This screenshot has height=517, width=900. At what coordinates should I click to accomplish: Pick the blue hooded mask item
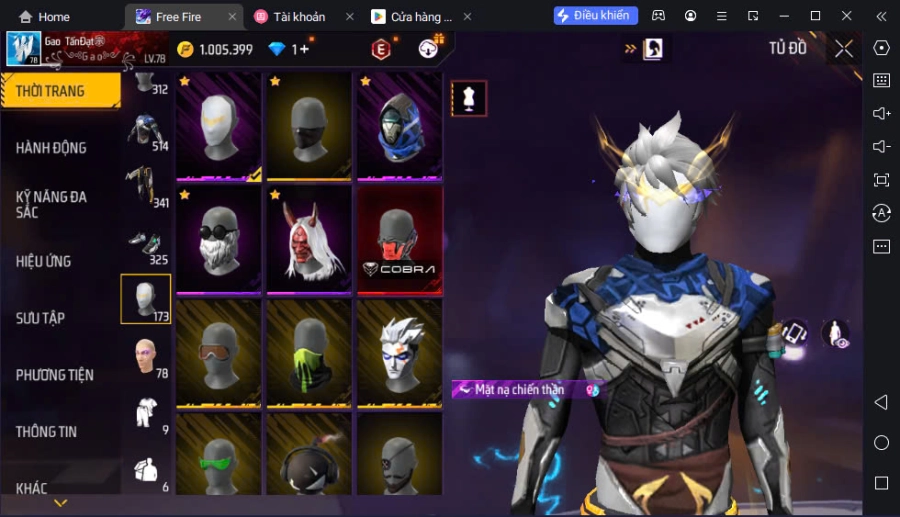point(399,126)
